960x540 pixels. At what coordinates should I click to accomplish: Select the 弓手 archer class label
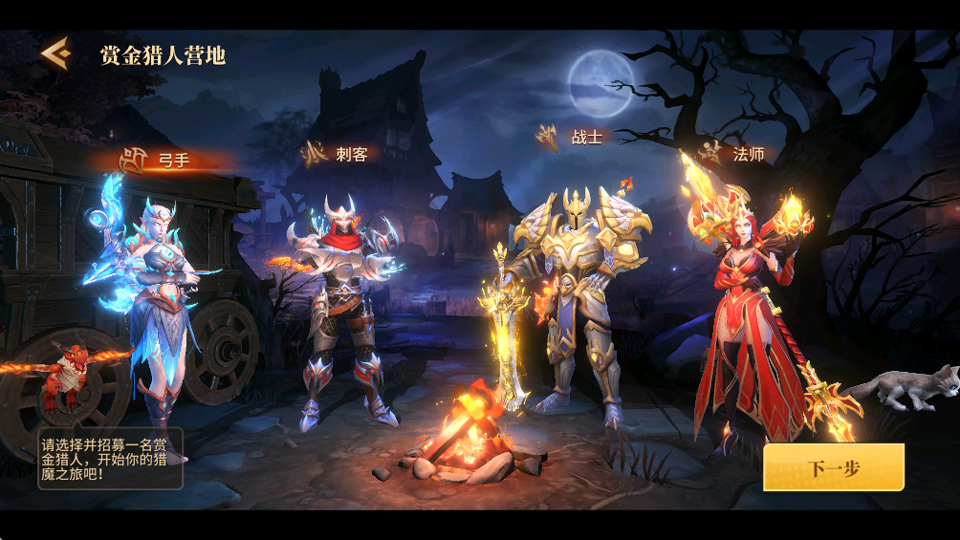(158, 158)
